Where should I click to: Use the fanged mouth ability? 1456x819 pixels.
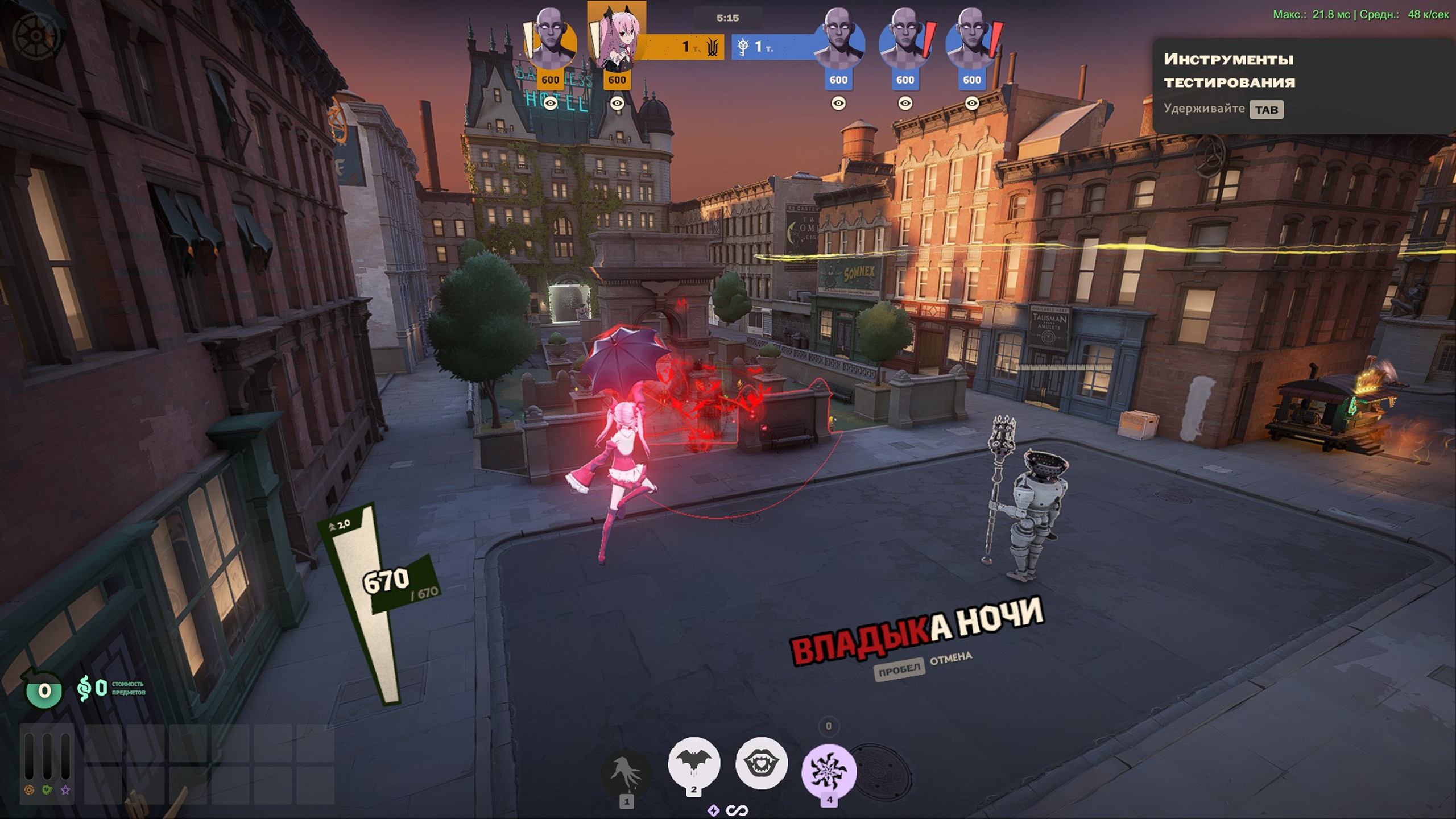(761, 763)
